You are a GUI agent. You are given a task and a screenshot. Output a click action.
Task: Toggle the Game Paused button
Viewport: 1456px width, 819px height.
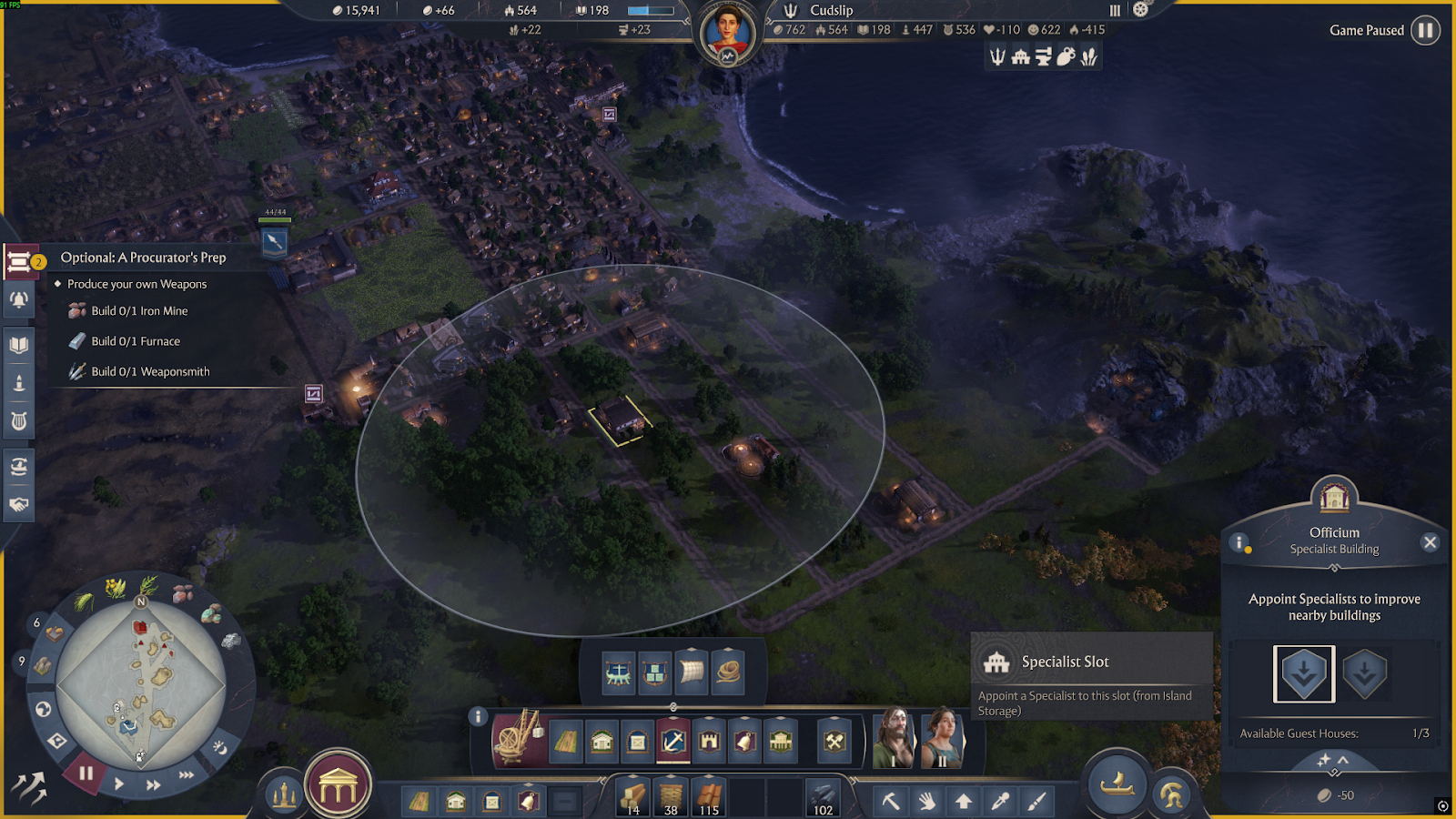tap(1425, 30)
